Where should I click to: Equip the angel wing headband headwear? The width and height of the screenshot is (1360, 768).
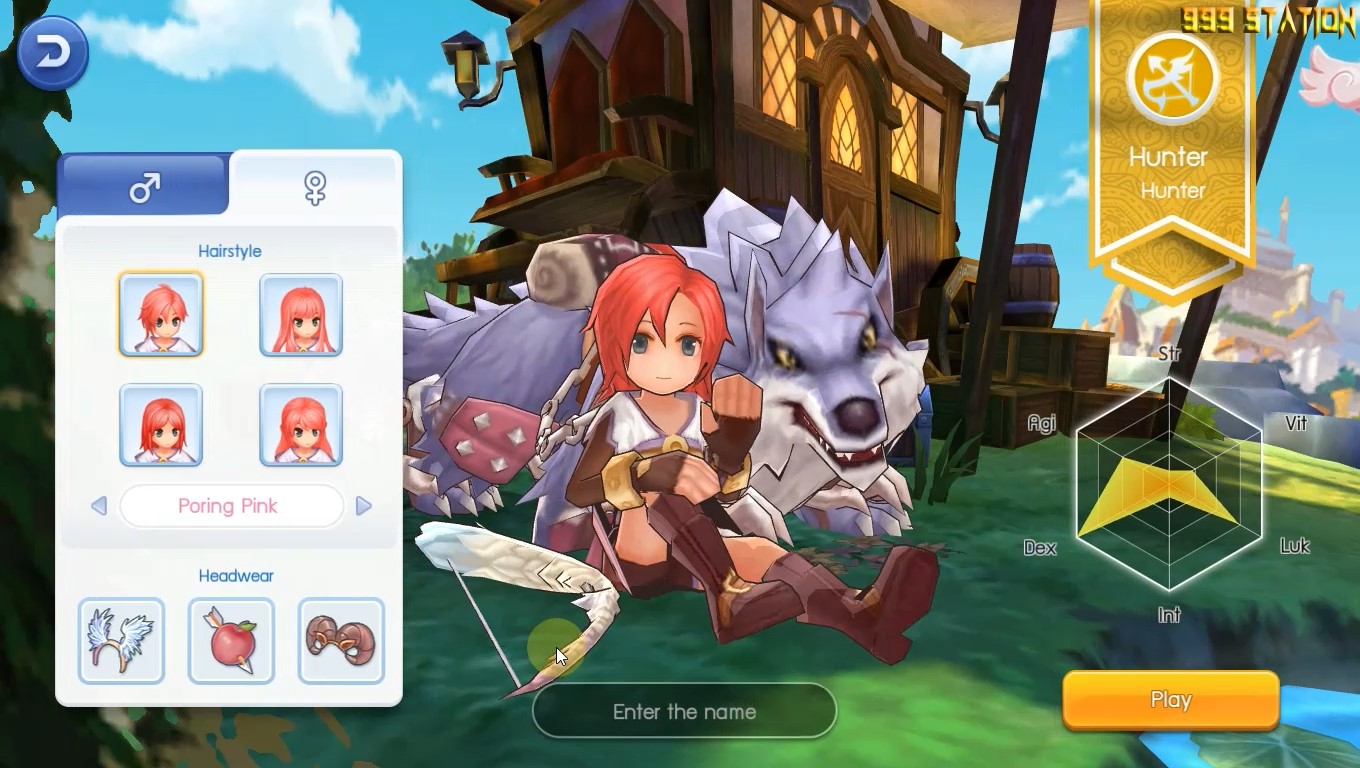click(121, 640)
